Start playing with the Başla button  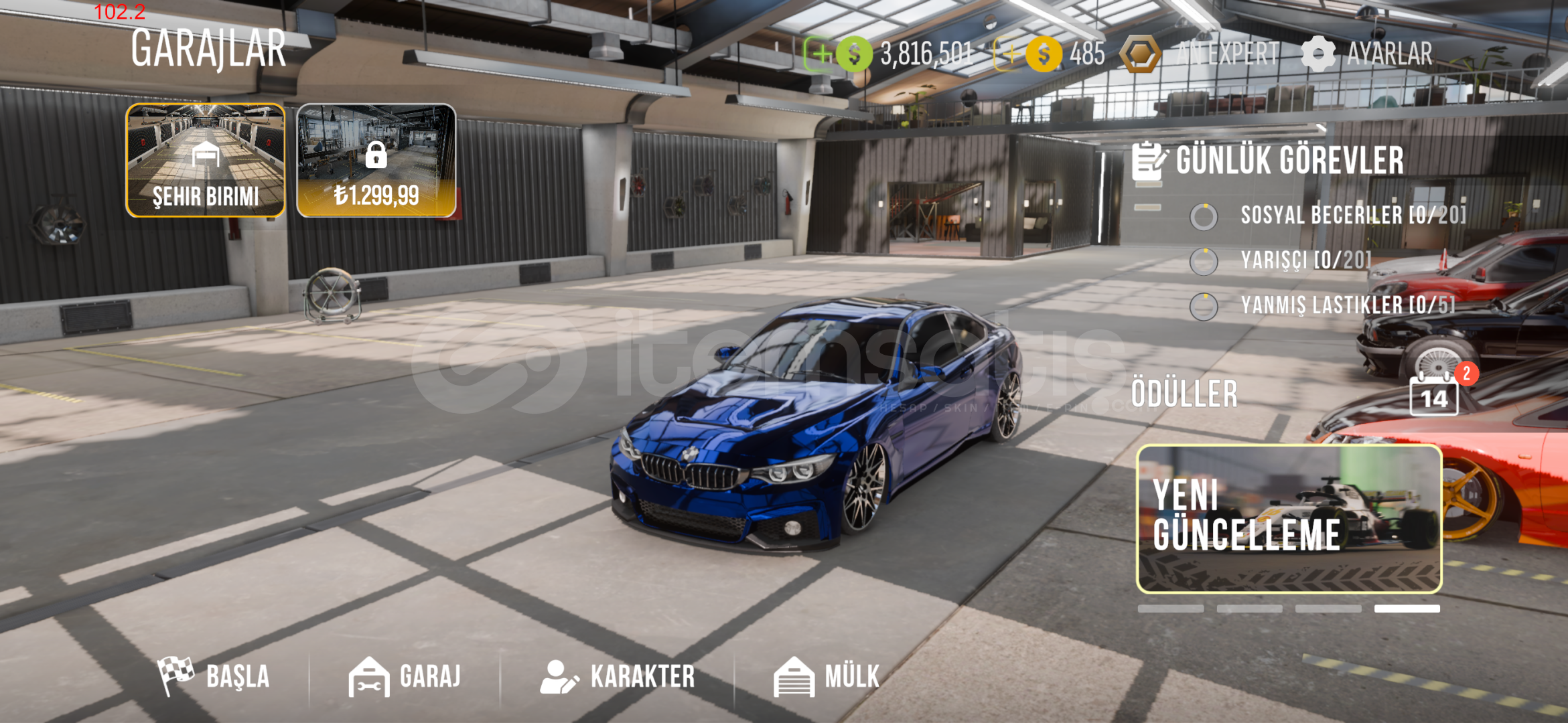[x=214, y=676]
